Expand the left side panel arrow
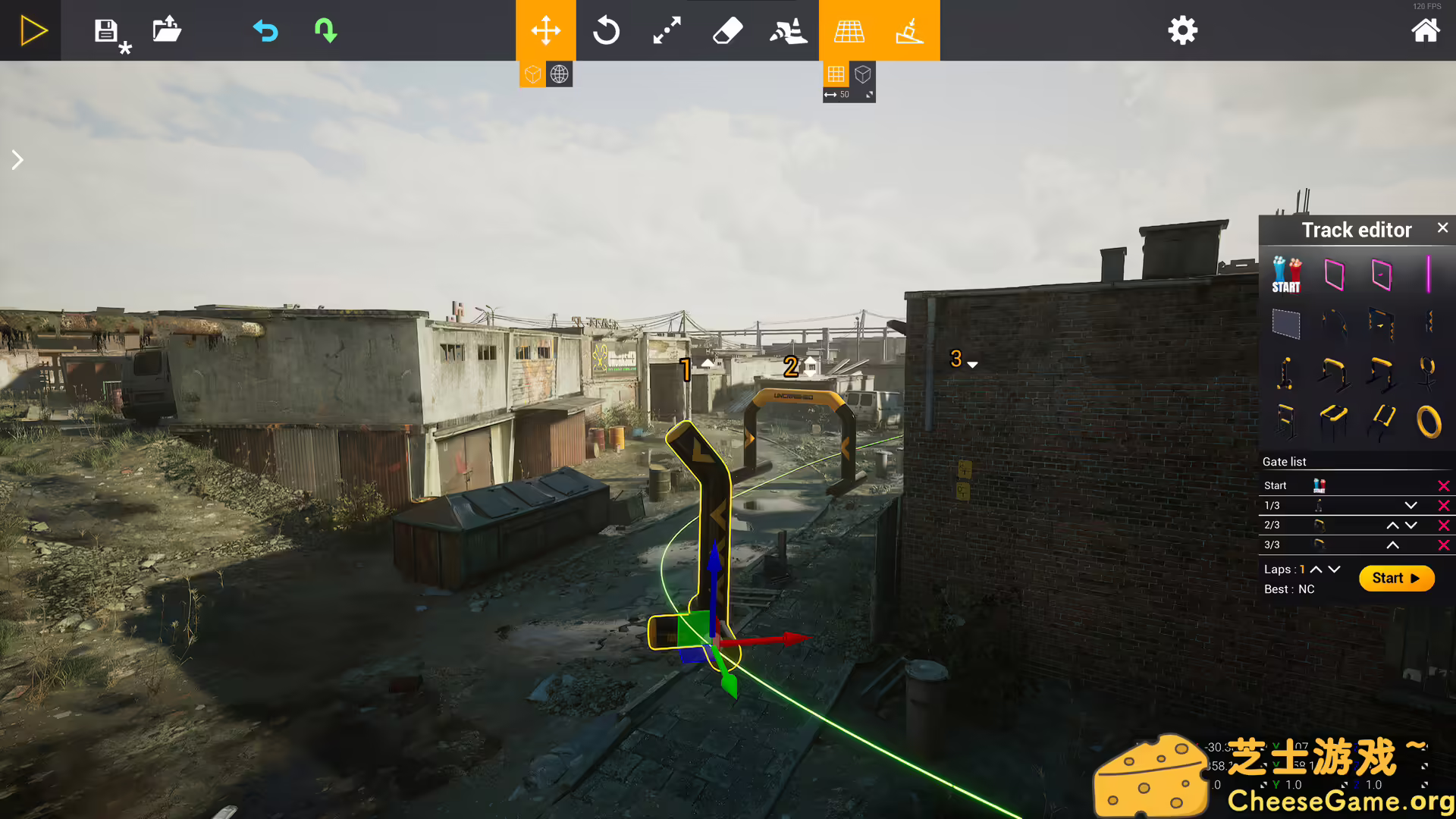Image resolution: width=1456 pixels, height=819 pixels. coord(17,159)
